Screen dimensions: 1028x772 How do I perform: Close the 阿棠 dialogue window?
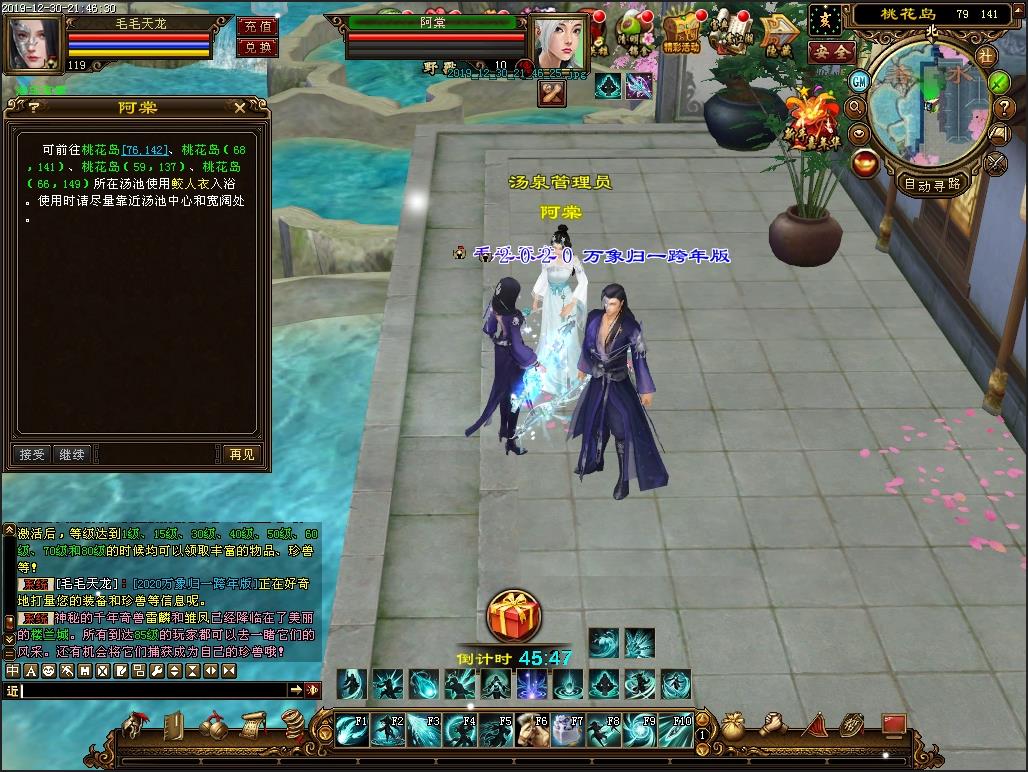[x=240, y=107]
